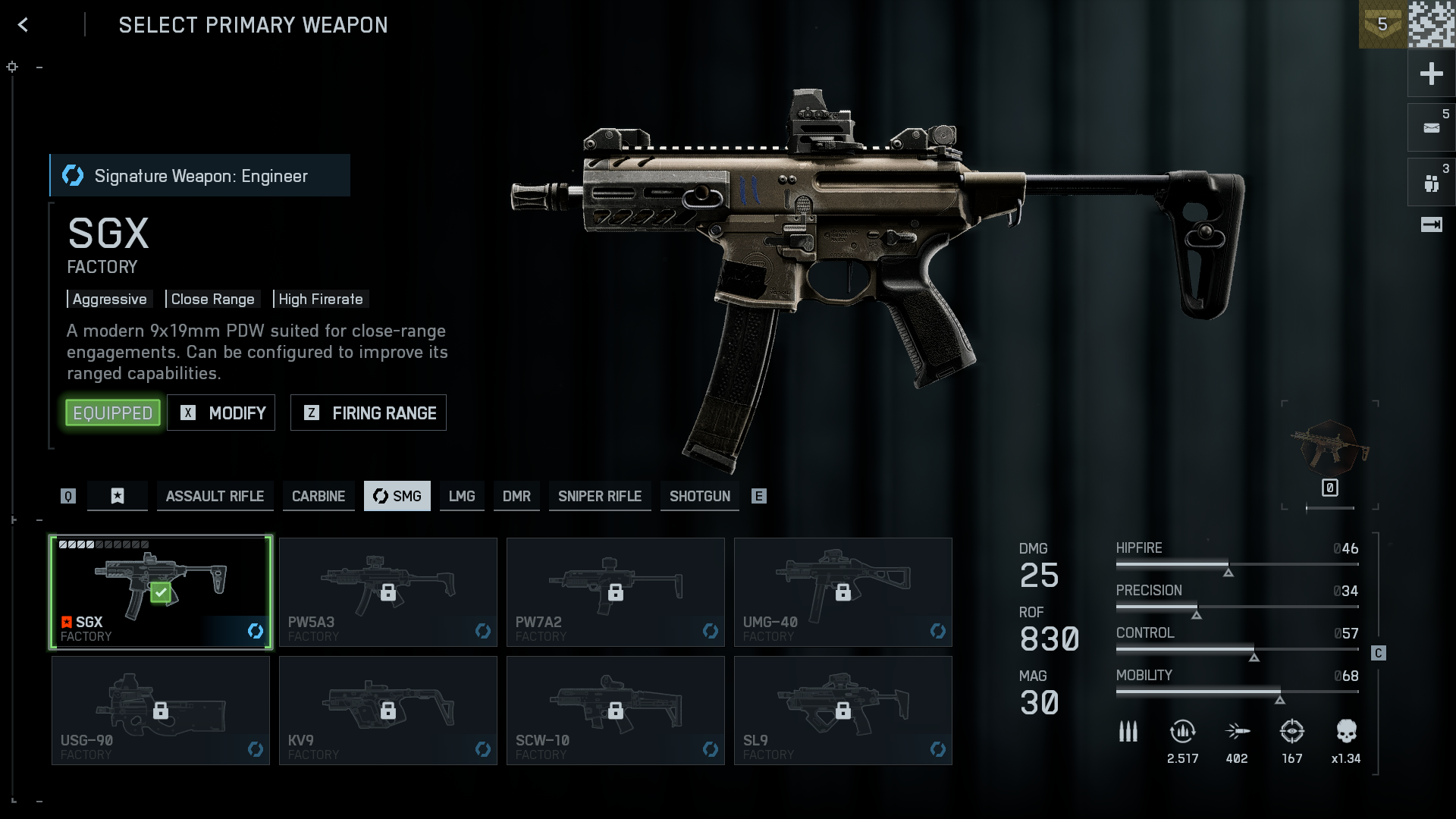1456x819 pixels.
Task: Show the DMR weapons
Action: (x=516, y=496)
